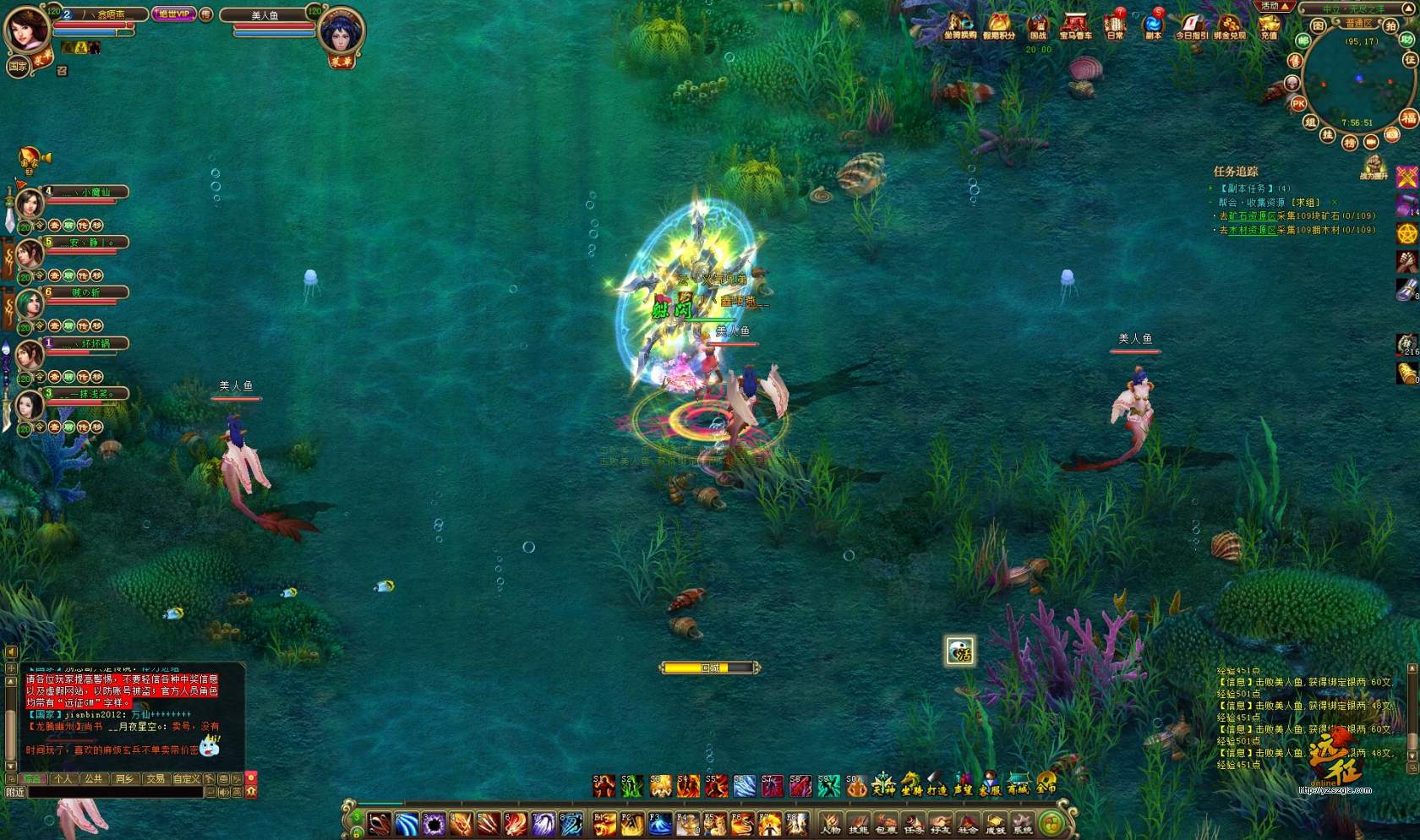
Task: Open the 技能 skills menu
Action: point(858,822)
